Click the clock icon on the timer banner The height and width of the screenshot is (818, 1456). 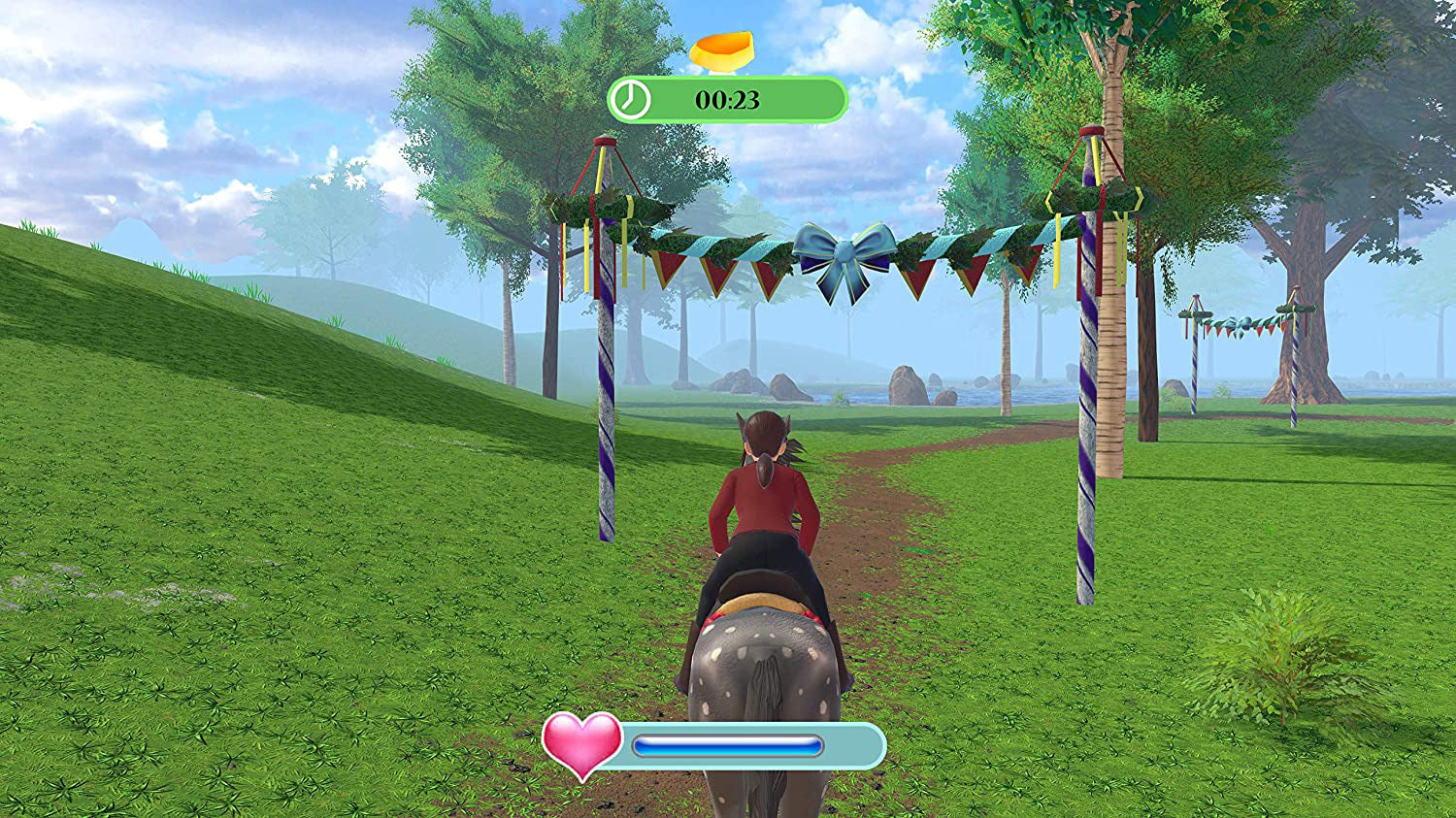click(x=629, y=97)
